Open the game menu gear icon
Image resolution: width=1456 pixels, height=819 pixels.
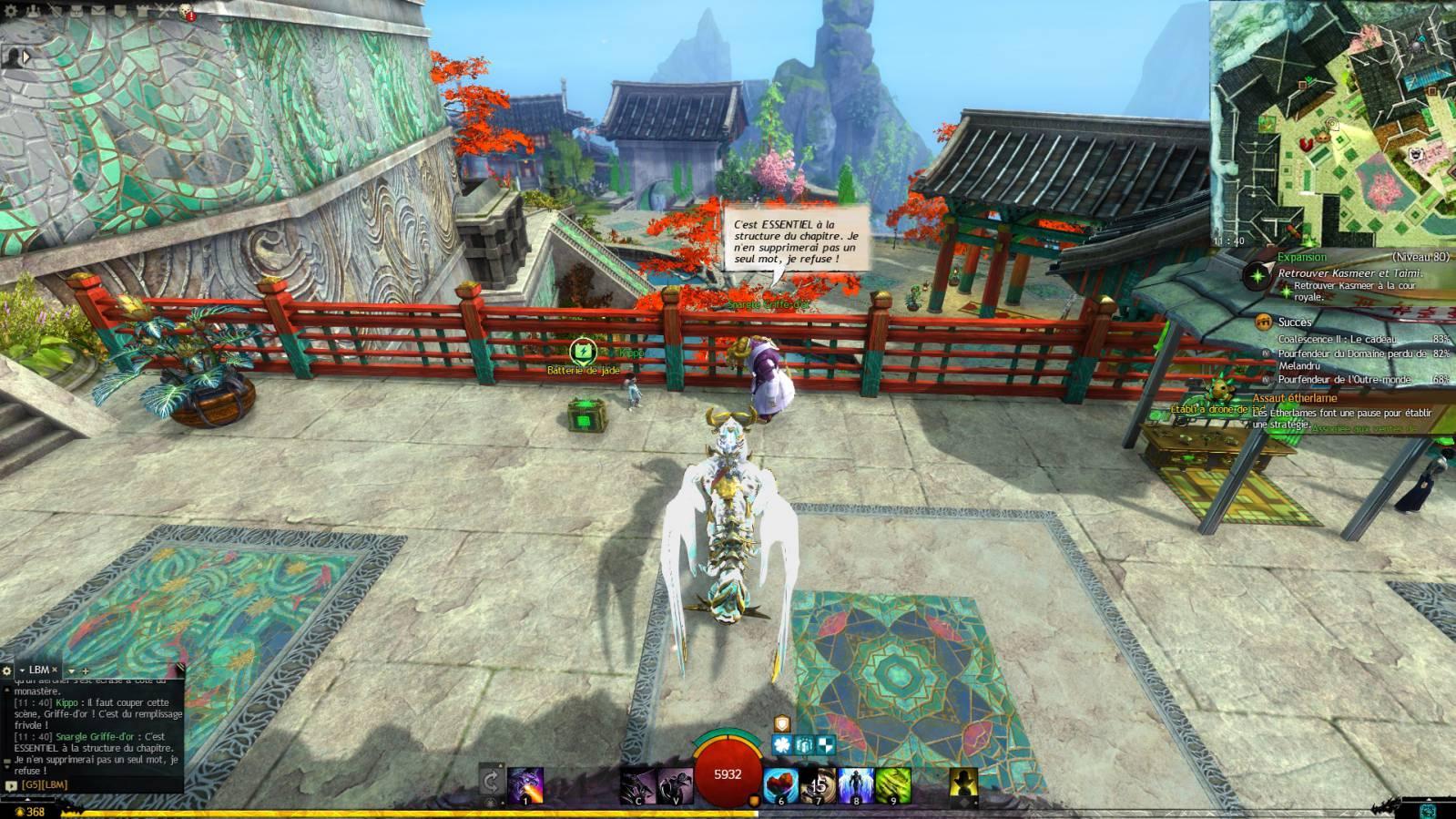click(x=10, y=11)
